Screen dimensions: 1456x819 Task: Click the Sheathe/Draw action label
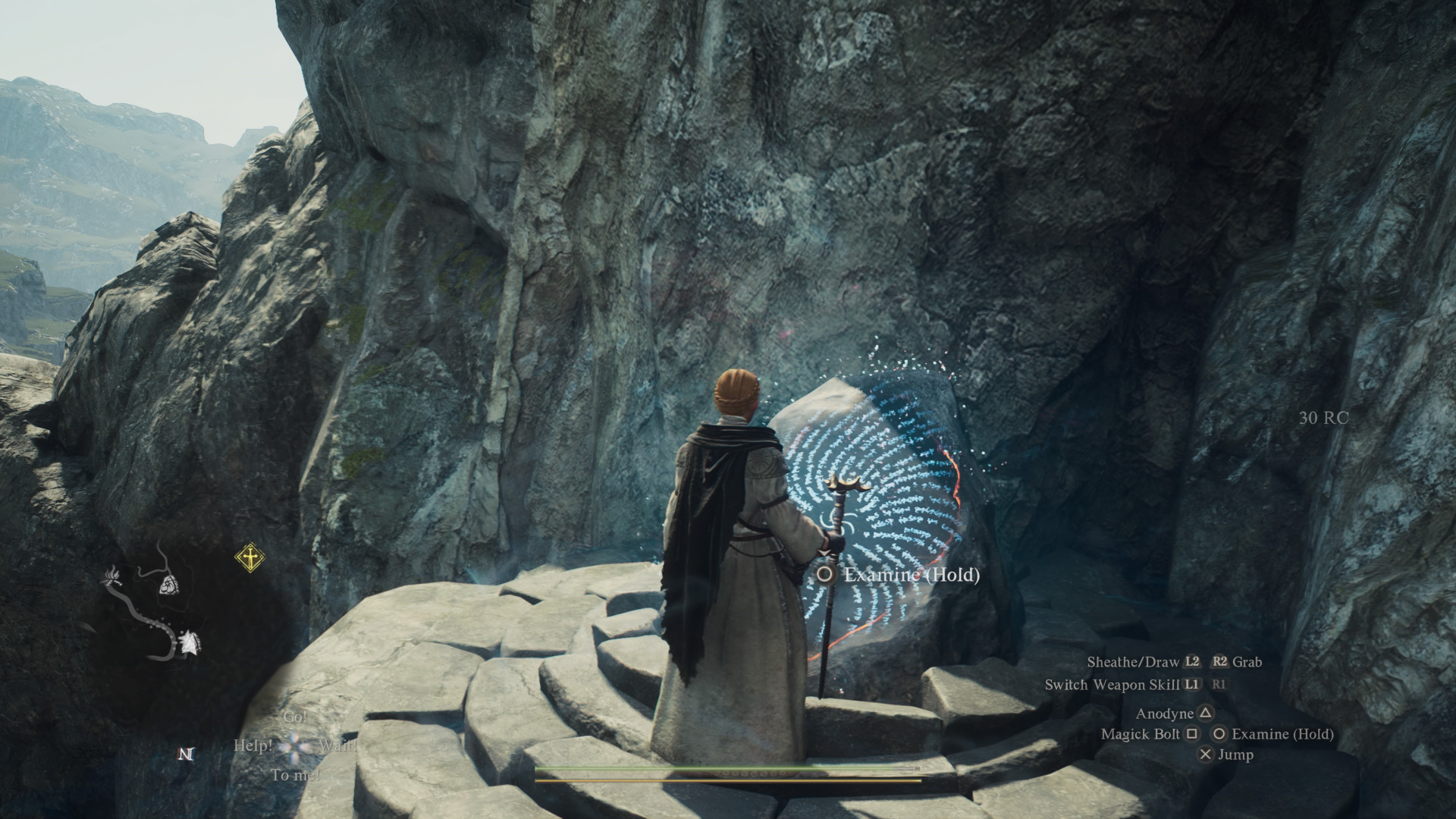(1133, 662)
